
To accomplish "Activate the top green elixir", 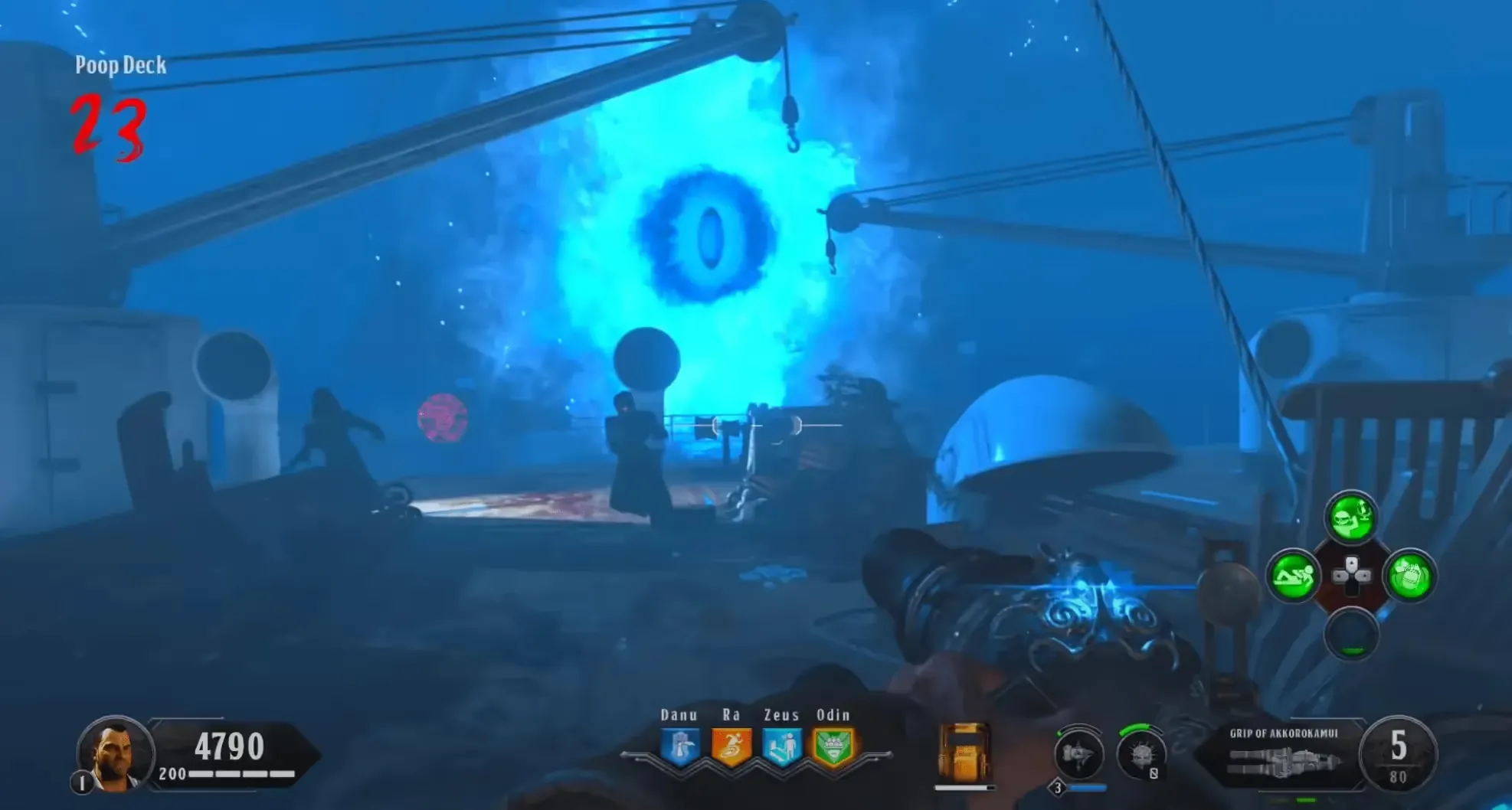I will tap(1350, 518).
